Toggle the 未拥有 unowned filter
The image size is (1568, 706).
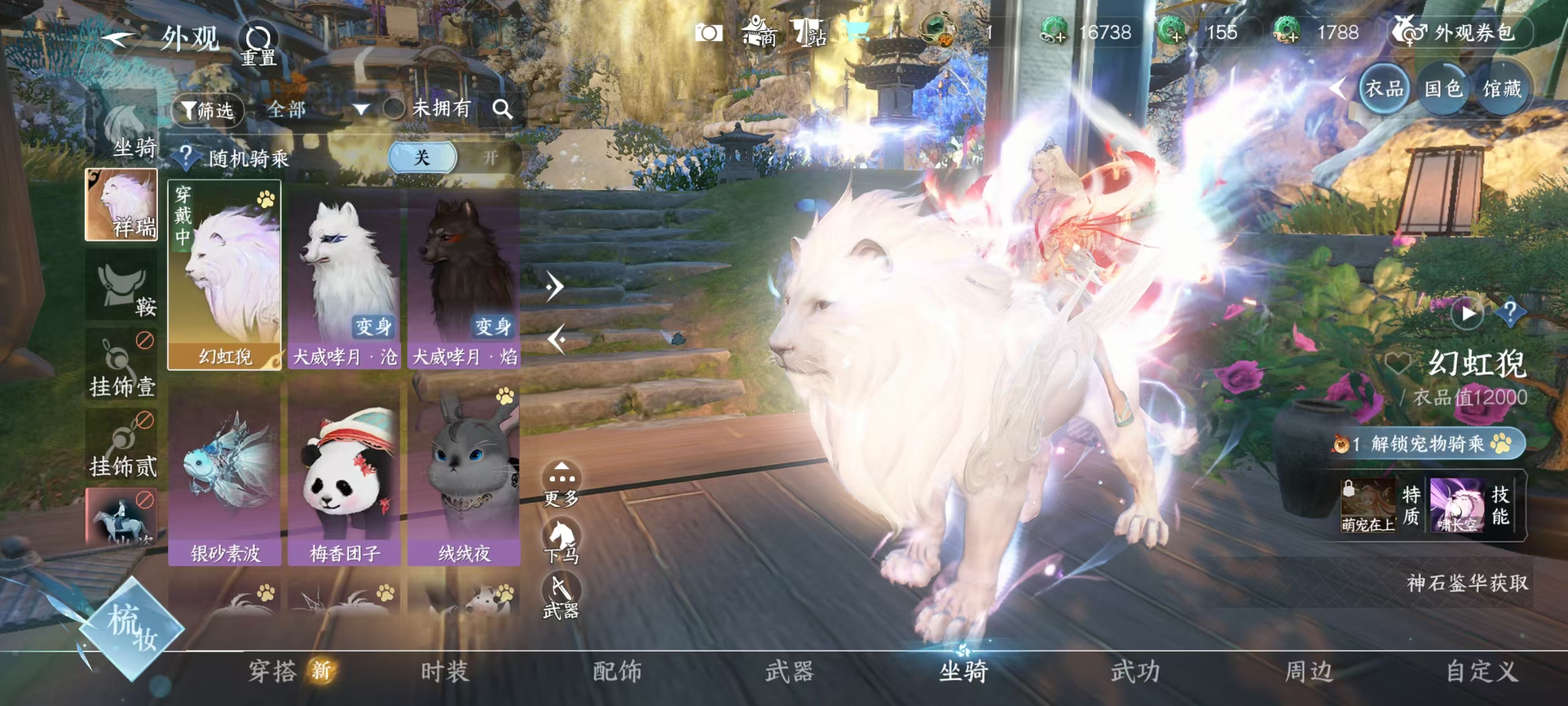[x=394, y=109]
